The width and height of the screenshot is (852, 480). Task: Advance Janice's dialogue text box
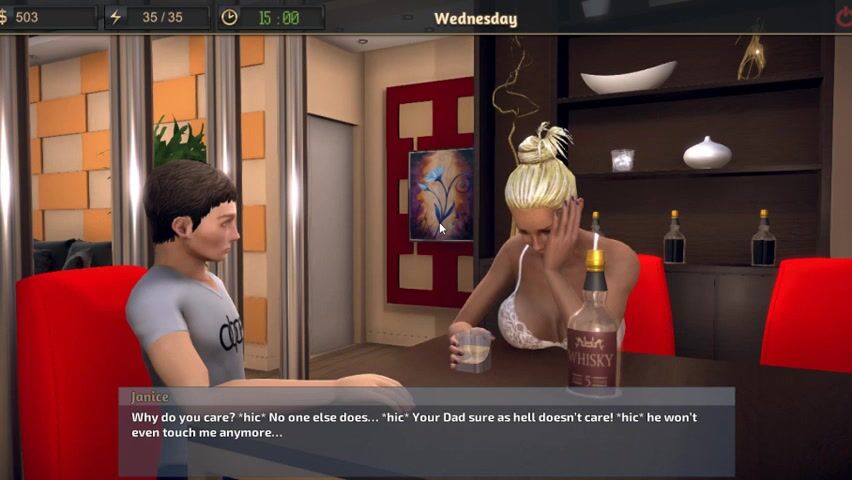(x=426, y=431)
